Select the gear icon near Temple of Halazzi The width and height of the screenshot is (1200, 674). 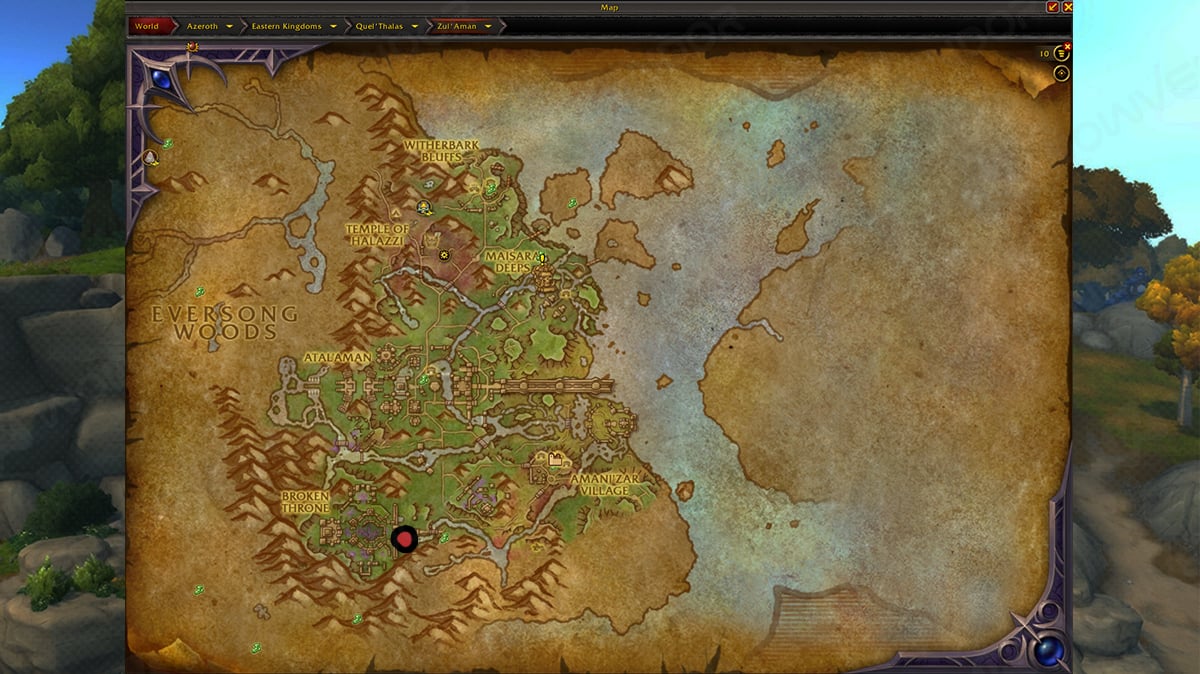(444, 255)
